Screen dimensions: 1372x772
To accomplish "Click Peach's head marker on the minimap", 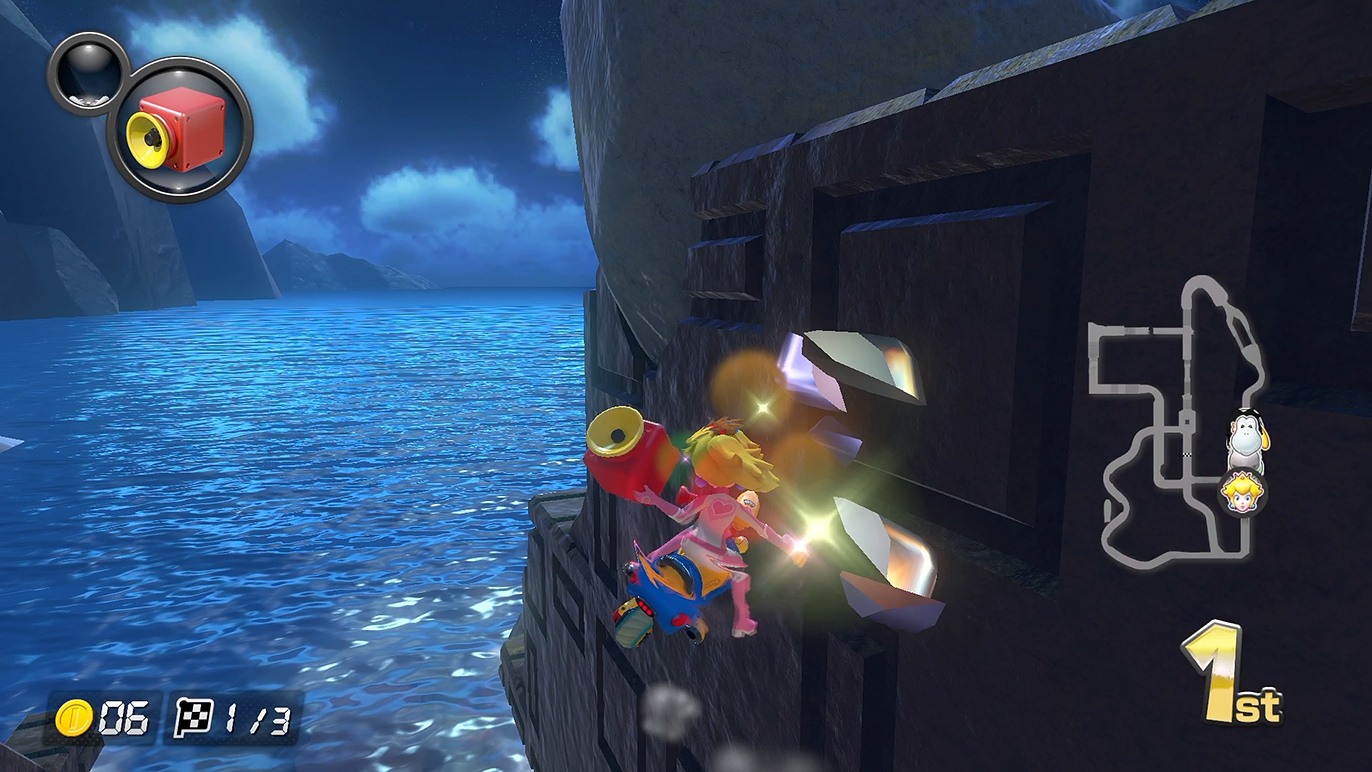I will coord(1243,493).
